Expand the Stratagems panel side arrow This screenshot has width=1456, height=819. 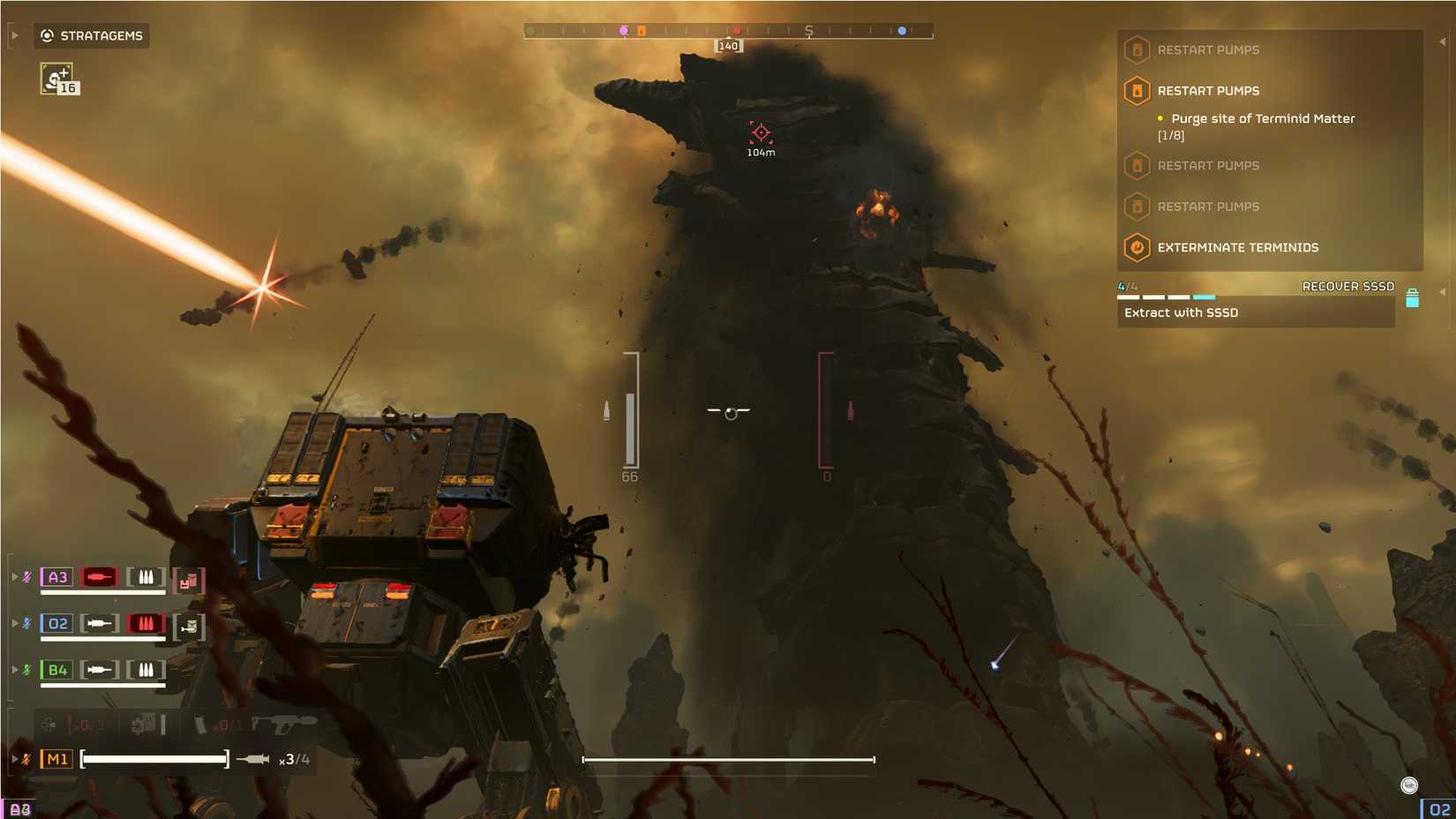(14, 35)
